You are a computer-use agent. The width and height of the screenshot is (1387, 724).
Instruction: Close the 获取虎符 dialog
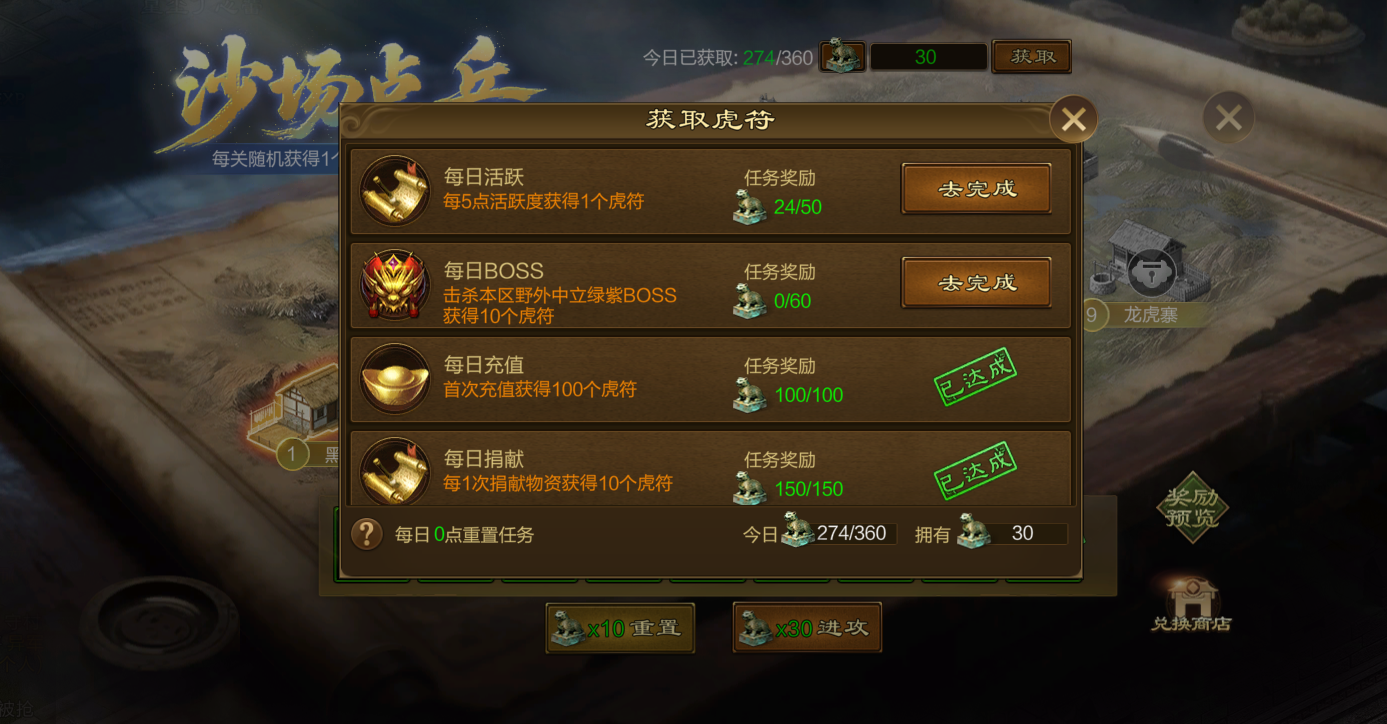[x=1073, y=119]
